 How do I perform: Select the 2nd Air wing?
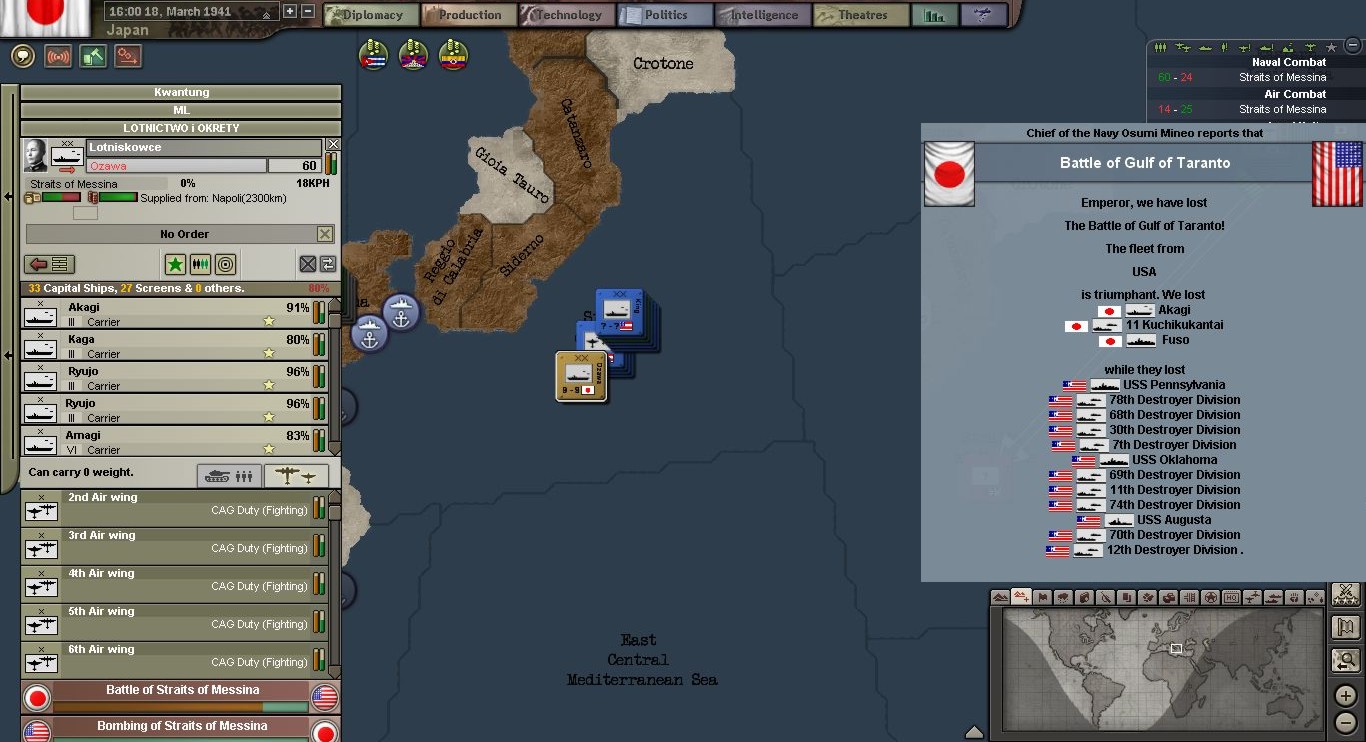click(x=170, y=508)
